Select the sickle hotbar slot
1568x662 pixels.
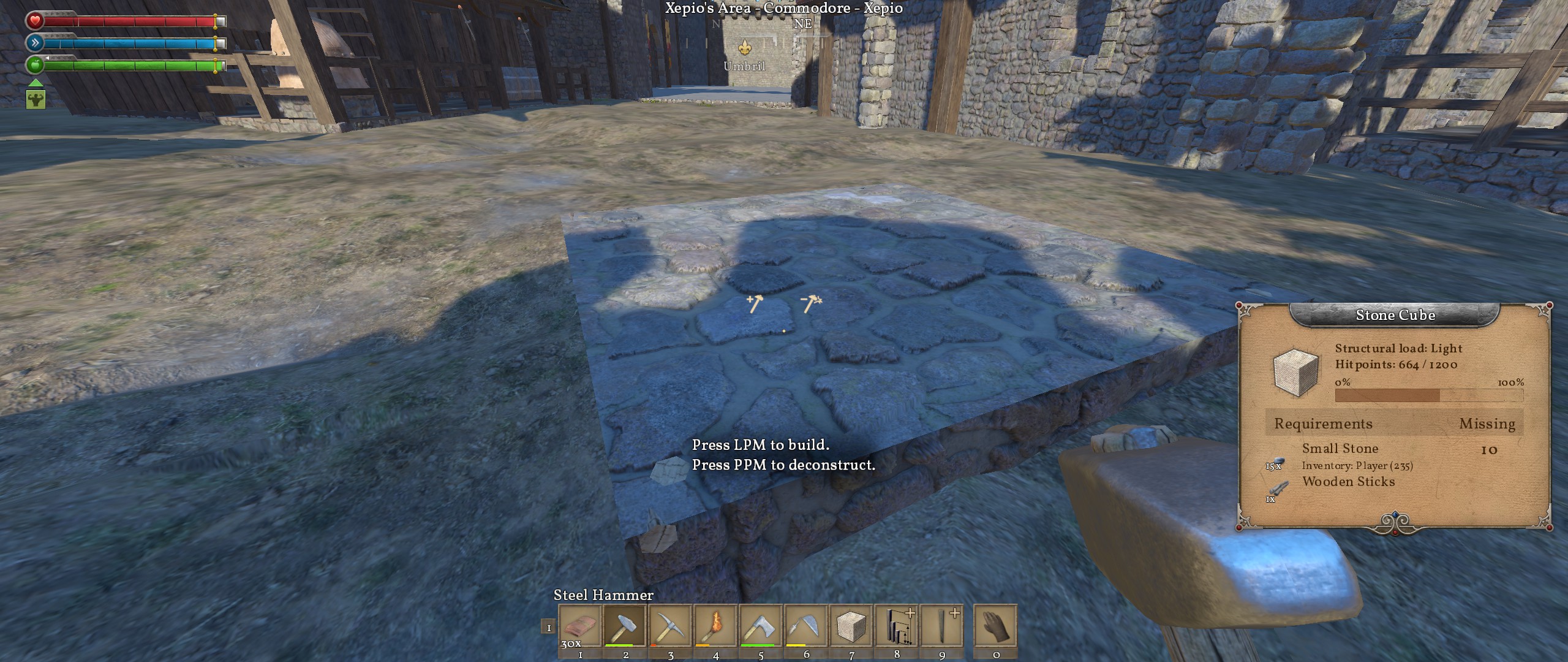pyautogui.click(x=806, y=626)
